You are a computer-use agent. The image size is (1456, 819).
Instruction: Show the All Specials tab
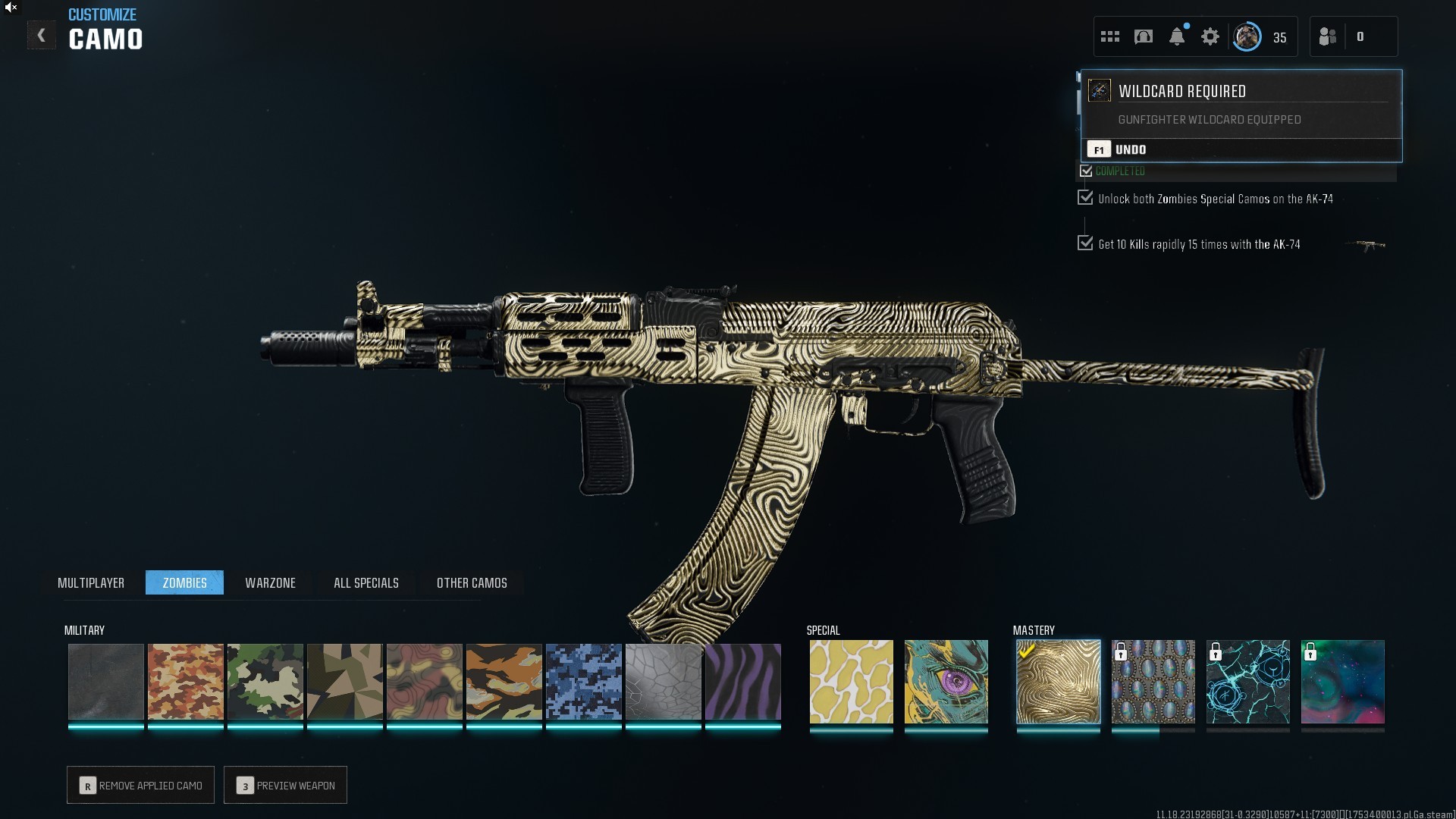pos(366,582)
